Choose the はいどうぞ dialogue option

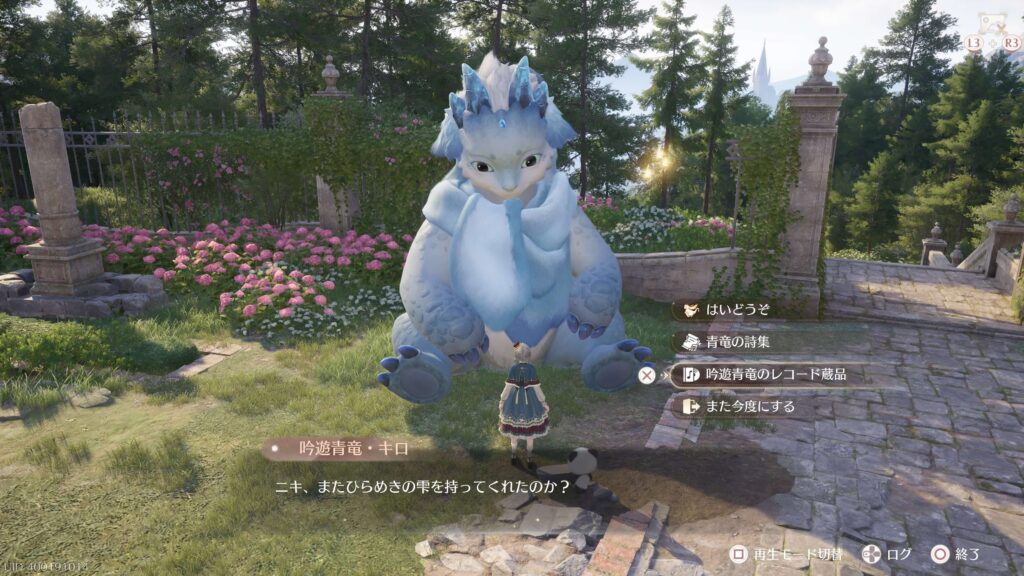click(x=740, y=310)
